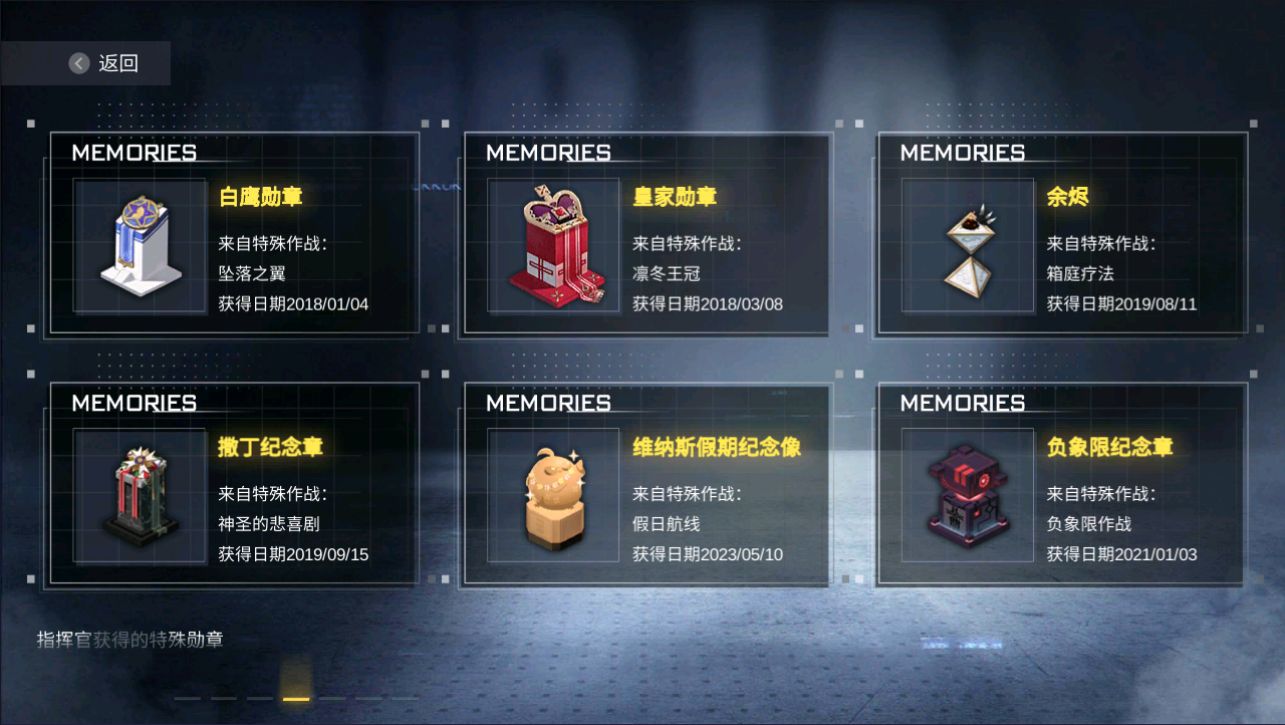Open the 撒丁纪念章 medal icon
Screen dimensions: 1285x725
(x=140, y=495)
